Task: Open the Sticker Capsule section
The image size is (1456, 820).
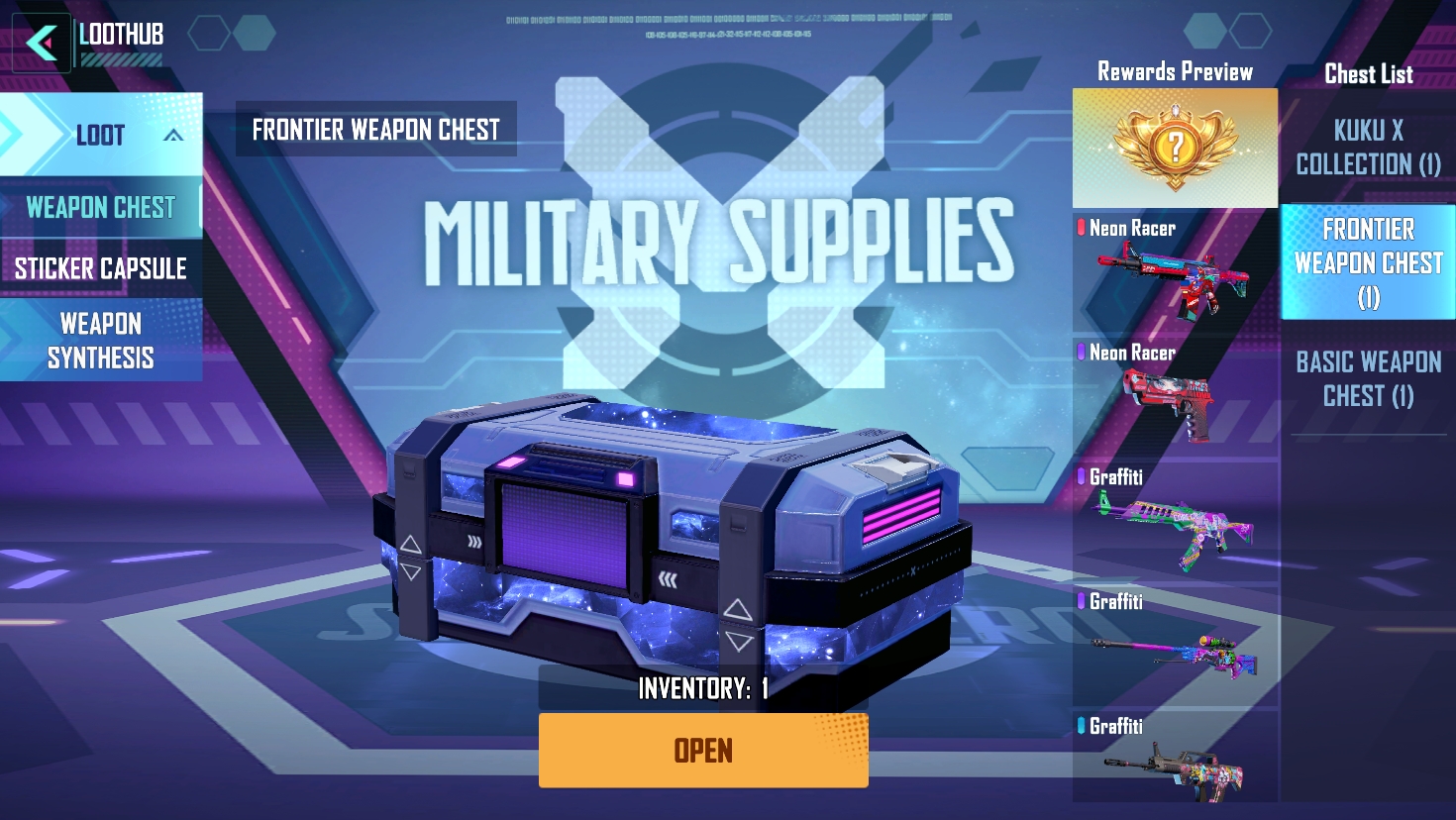Action: coord(100,268)
